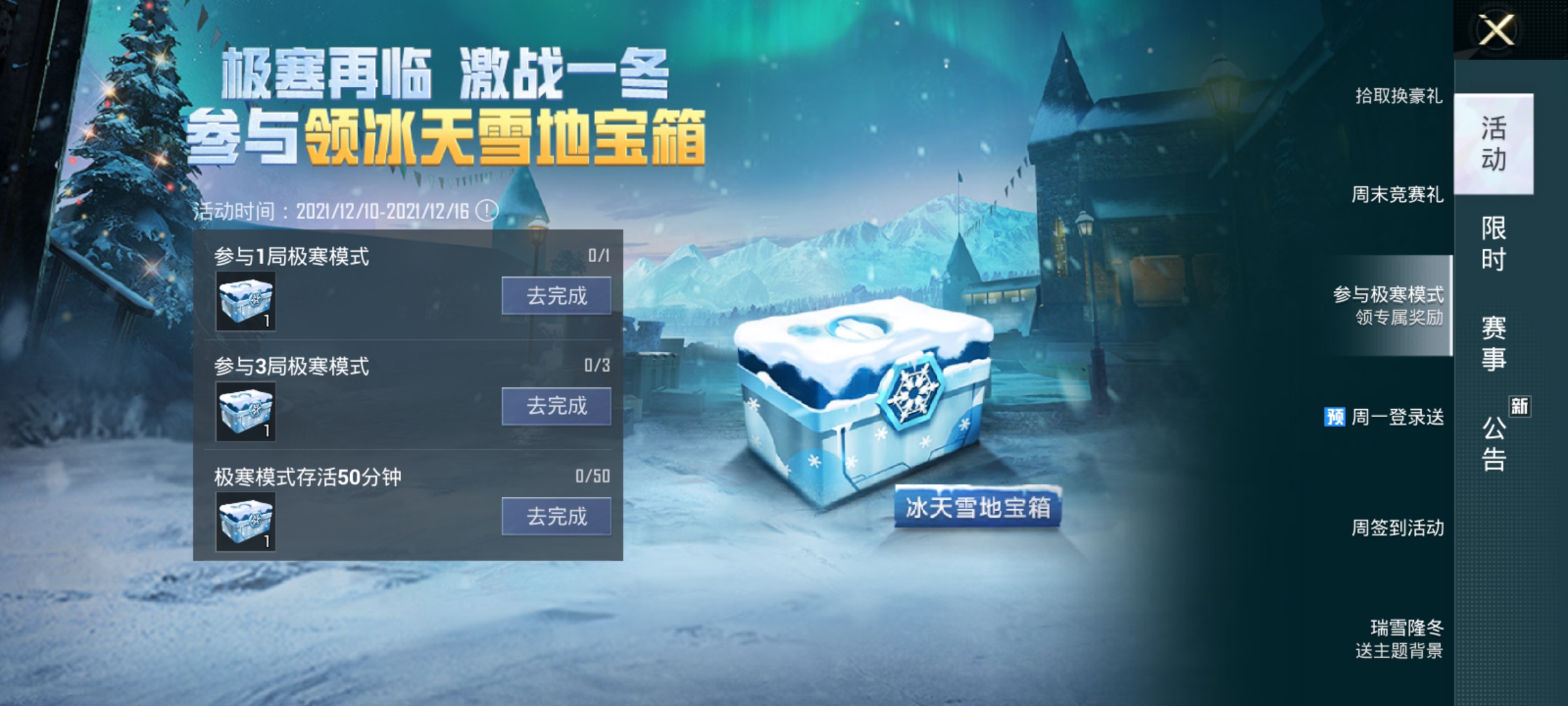Click 去完成 for 极寒模式存活50分钟 task
1568x706 pixels.
tap(555, 517)
